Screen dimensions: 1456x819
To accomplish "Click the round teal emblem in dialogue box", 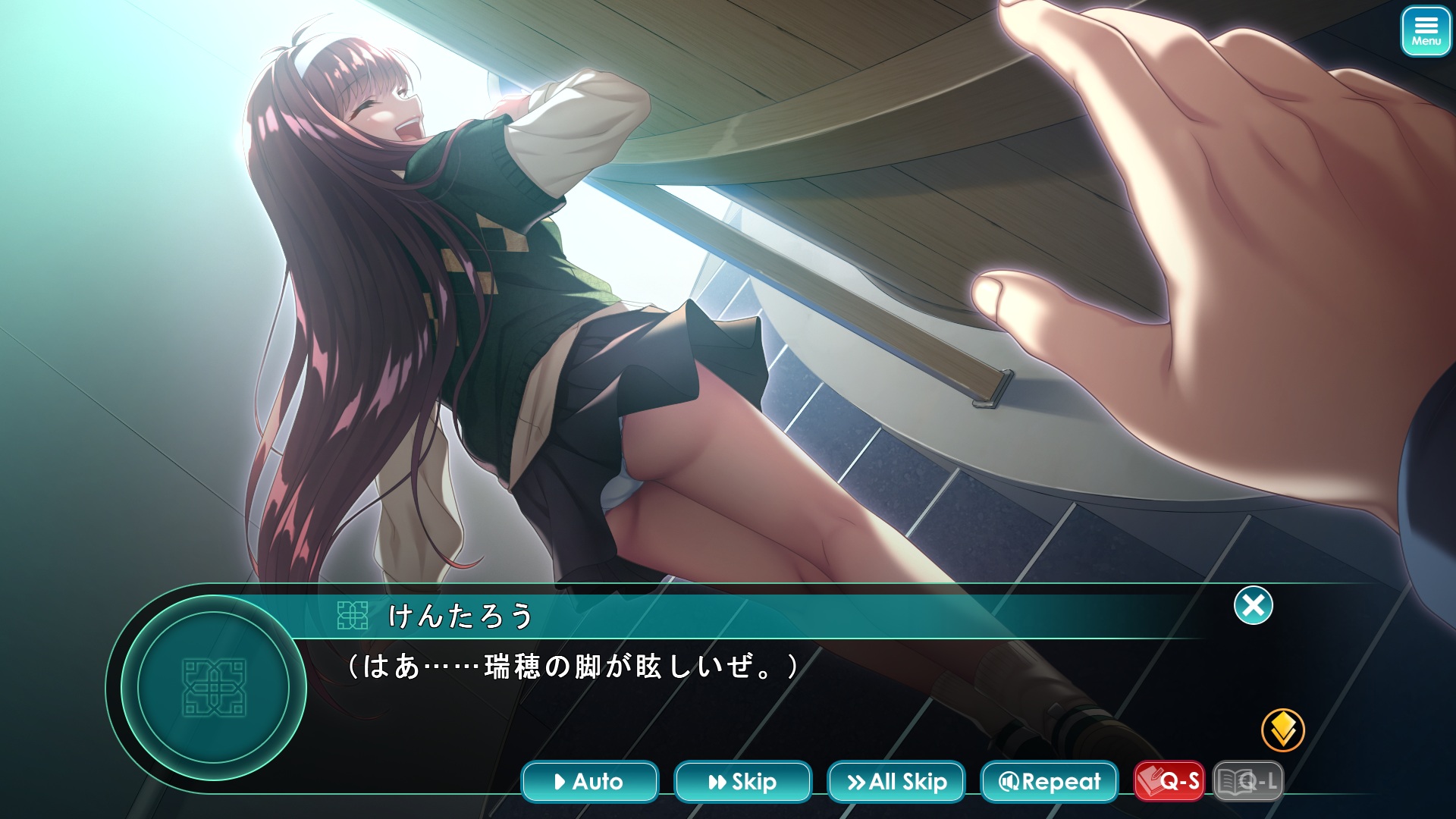I will (x=213, y=687).
